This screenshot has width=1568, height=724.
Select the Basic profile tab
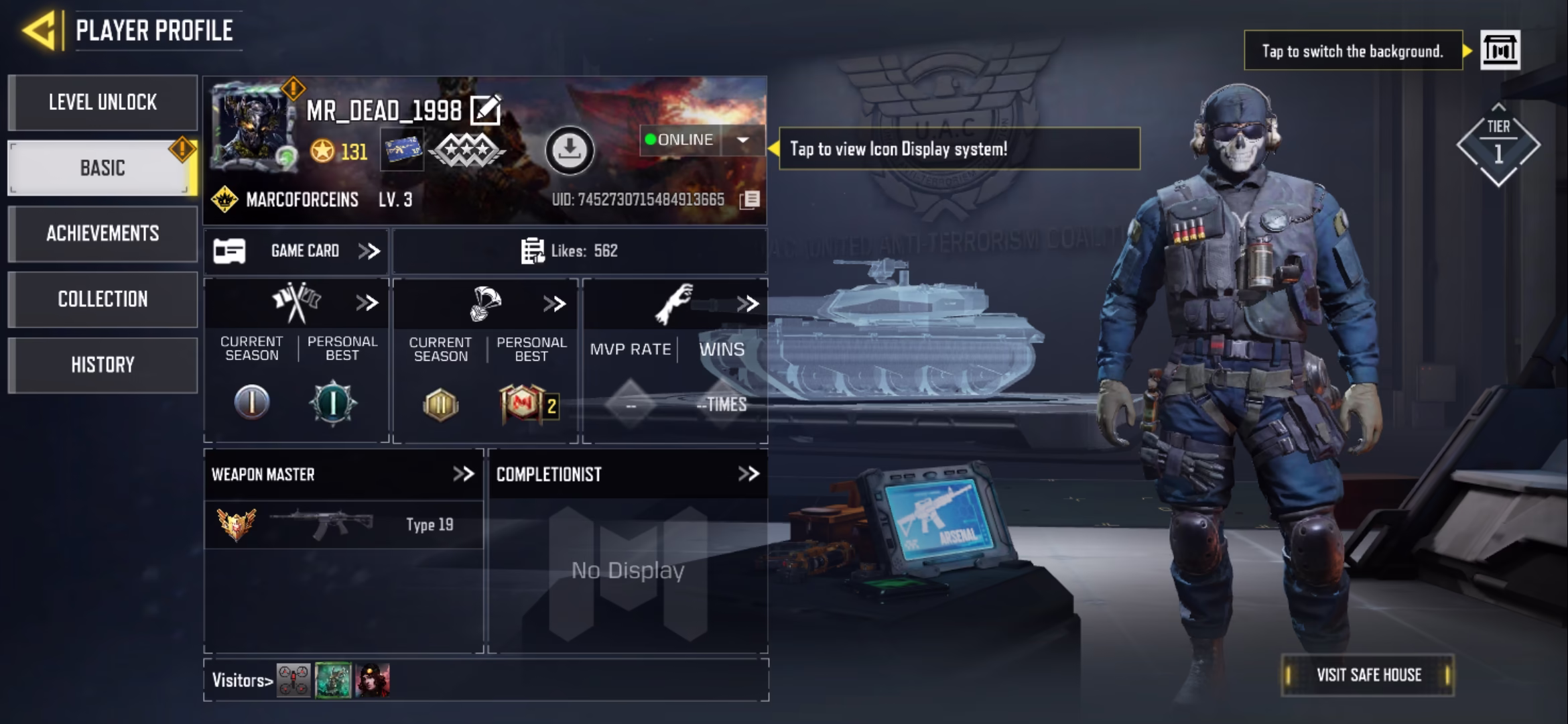103,168
